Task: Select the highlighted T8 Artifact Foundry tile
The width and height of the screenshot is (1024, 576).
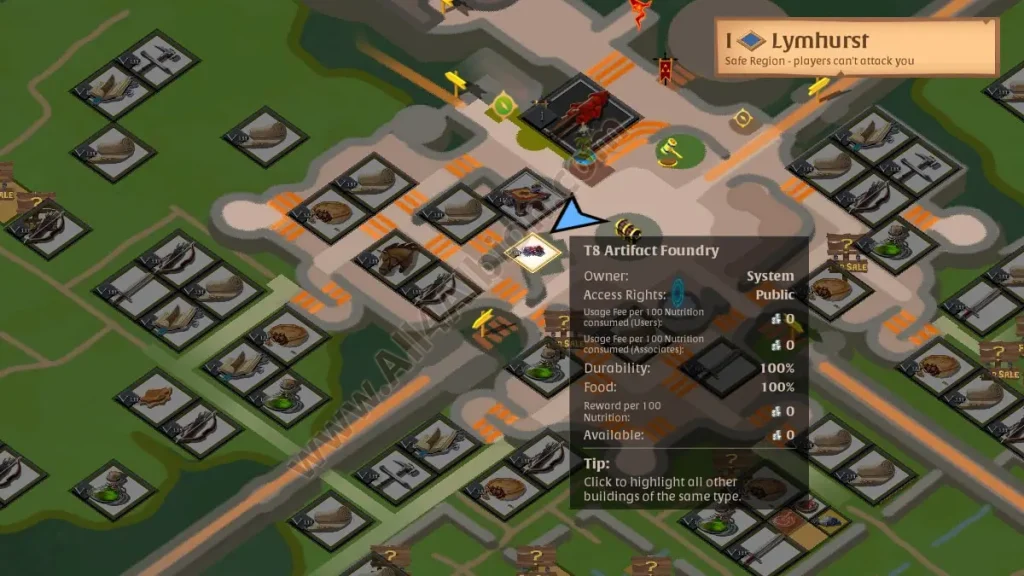Action: (x=532, y=249)
